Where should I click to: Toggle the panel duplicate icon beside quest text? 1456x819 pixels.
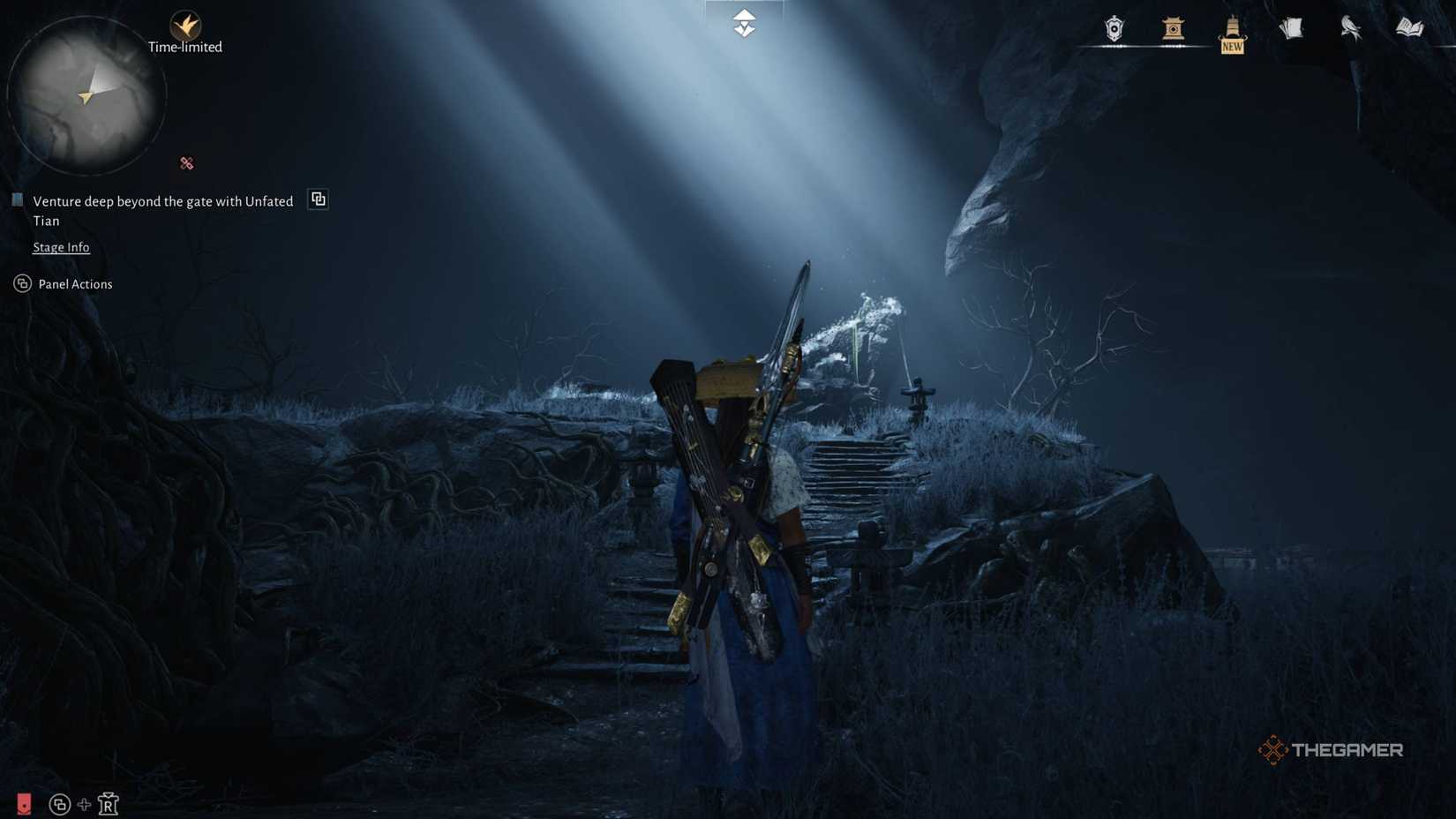tap(318, 199)
